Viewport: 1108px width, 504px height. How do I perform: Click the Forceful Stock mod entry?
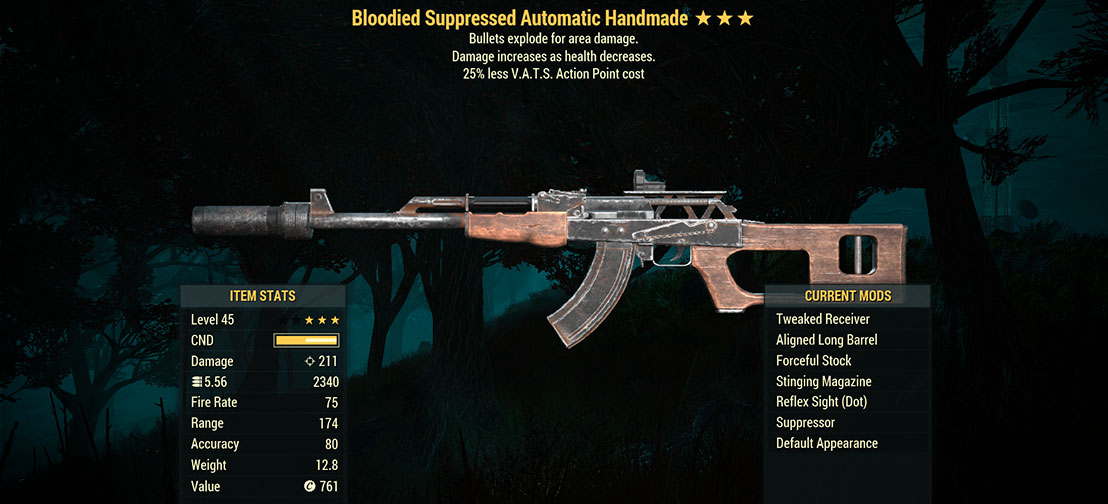click(813, 361)
